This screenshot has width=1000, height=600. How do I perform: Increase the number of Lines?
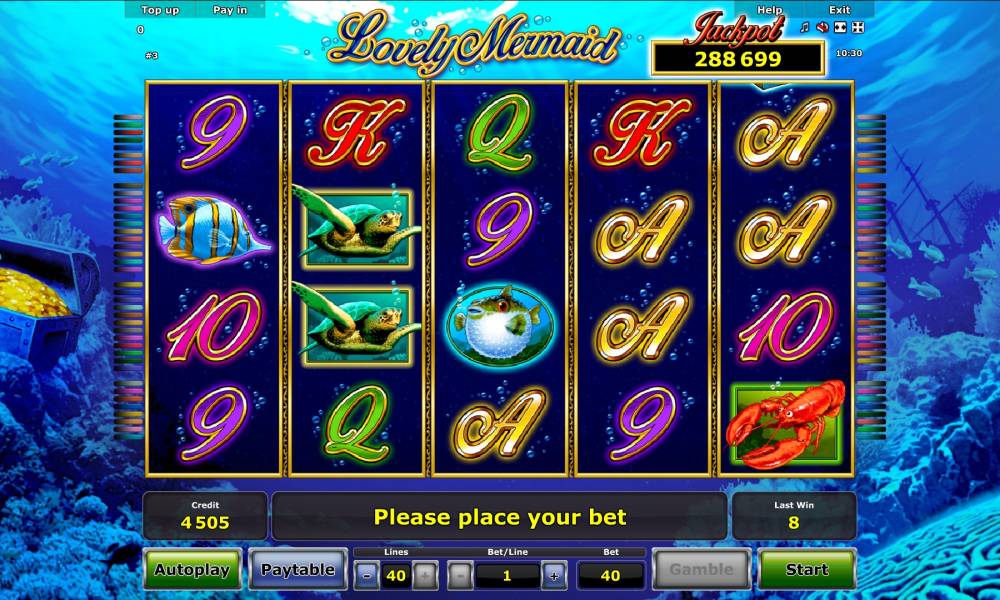(425, 575)
